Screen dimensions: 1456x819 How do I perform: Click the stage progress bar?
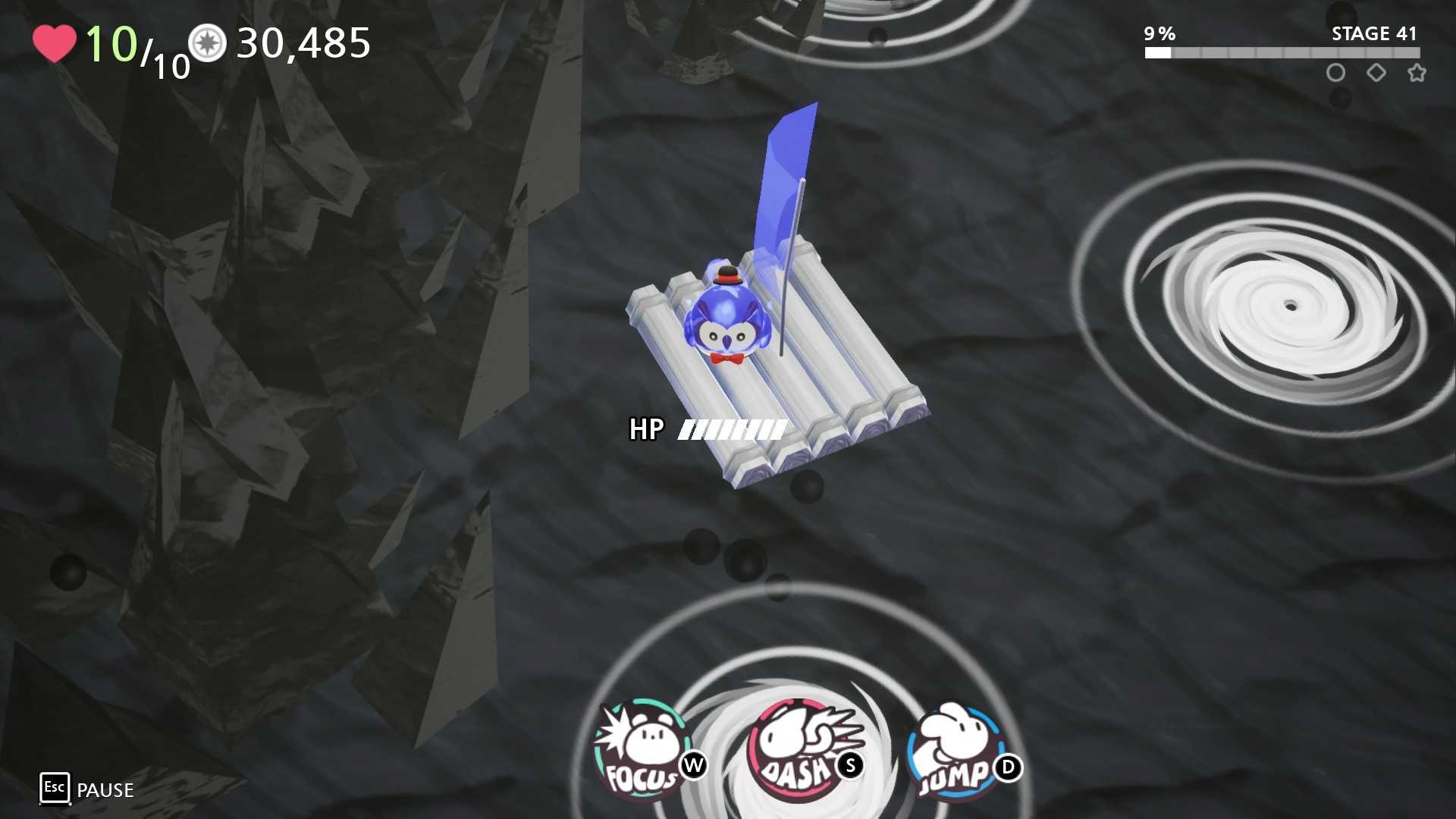(1282, 53)
